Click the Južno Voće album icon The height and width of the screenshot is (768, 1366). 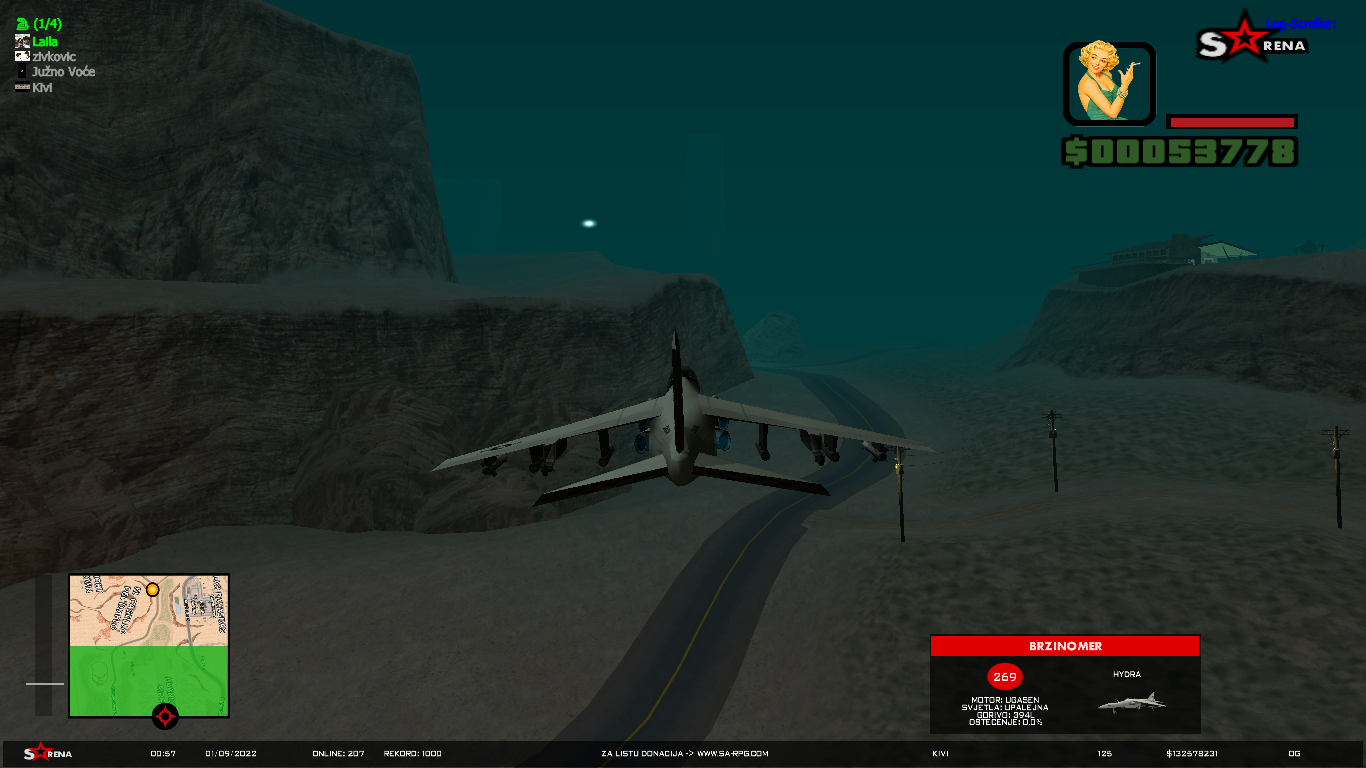(x=21, y=71)
